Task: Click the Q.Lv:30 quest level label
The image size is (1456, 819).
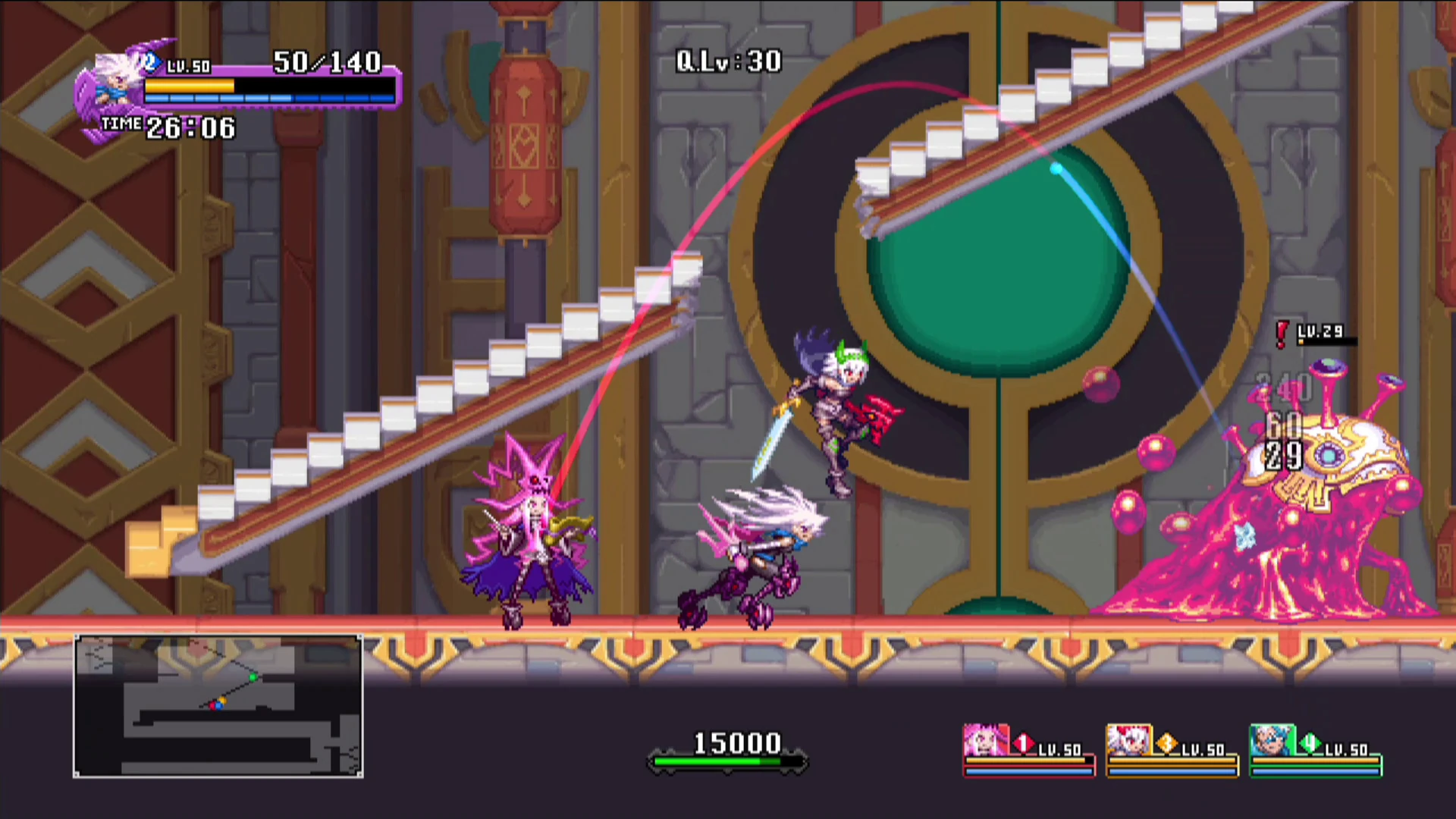Action: pos(730,61)
